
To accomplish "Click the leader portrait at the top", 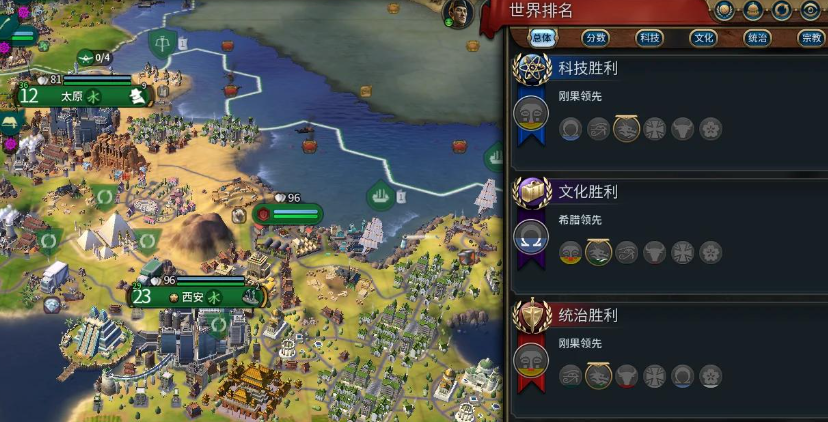I will pos(458,14).
